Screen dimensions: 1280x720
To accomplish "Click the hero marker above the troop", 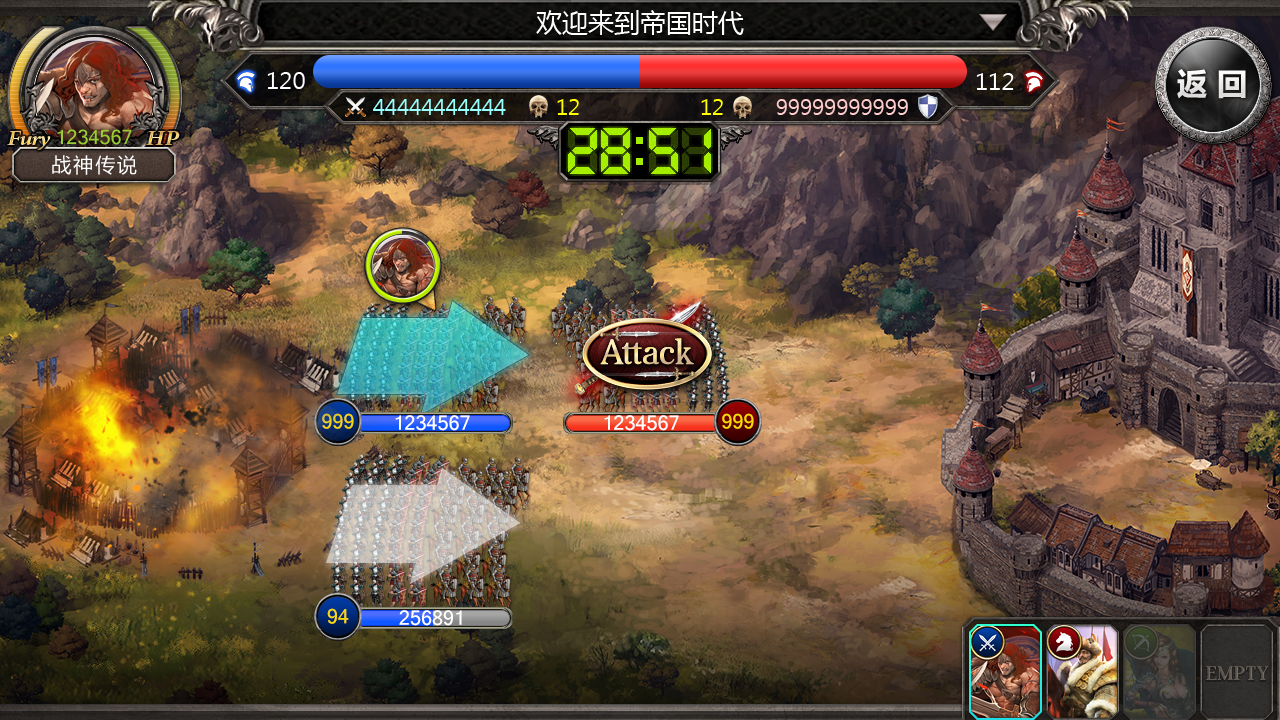I will click(x=402, y=266).
